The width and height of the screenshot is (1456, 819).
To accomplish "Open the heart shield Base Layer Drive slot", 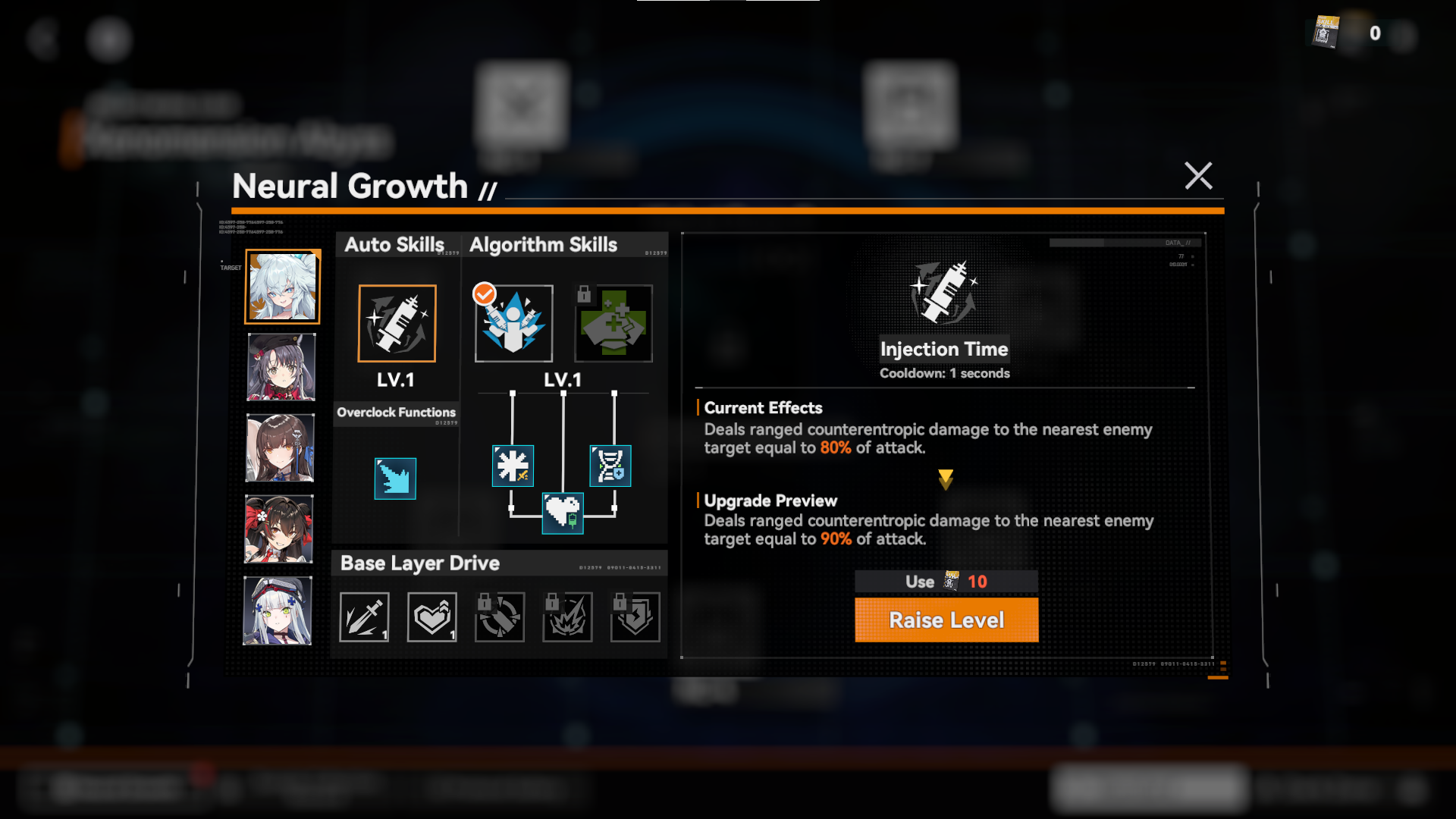I will (432, 617).
